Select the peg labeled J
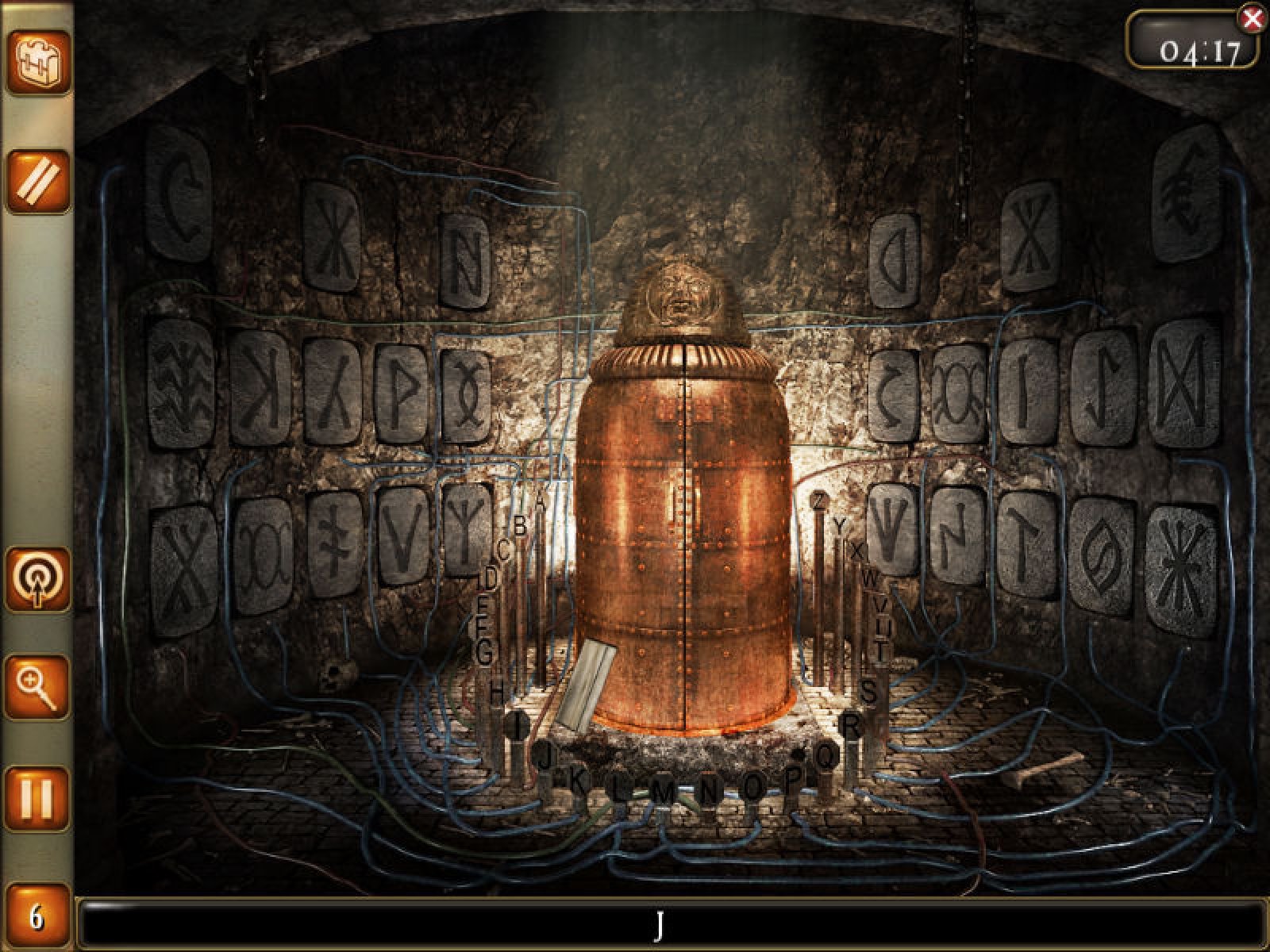 point(545,755)
